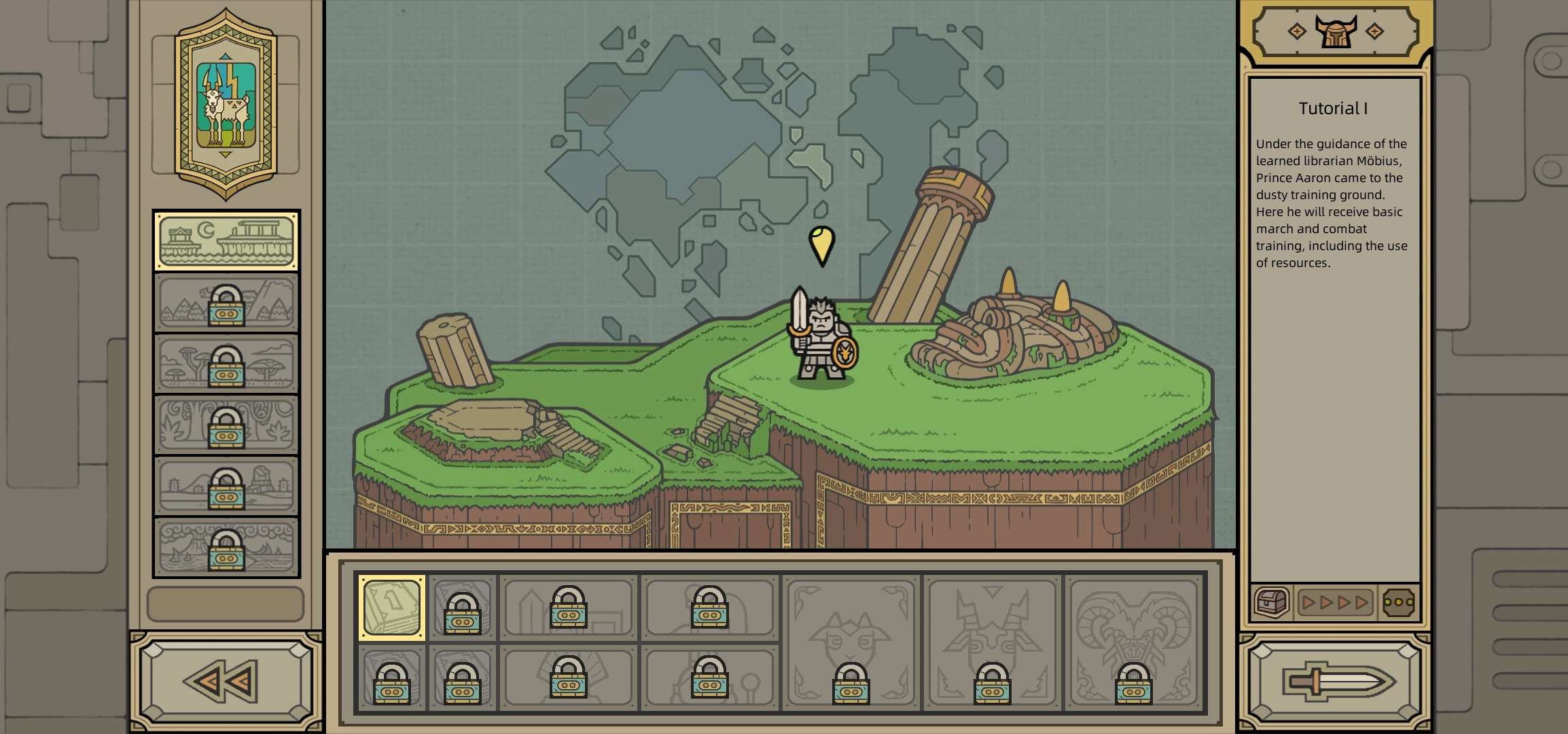Choose the locked jungle leaves chapter

pos(226,425)
